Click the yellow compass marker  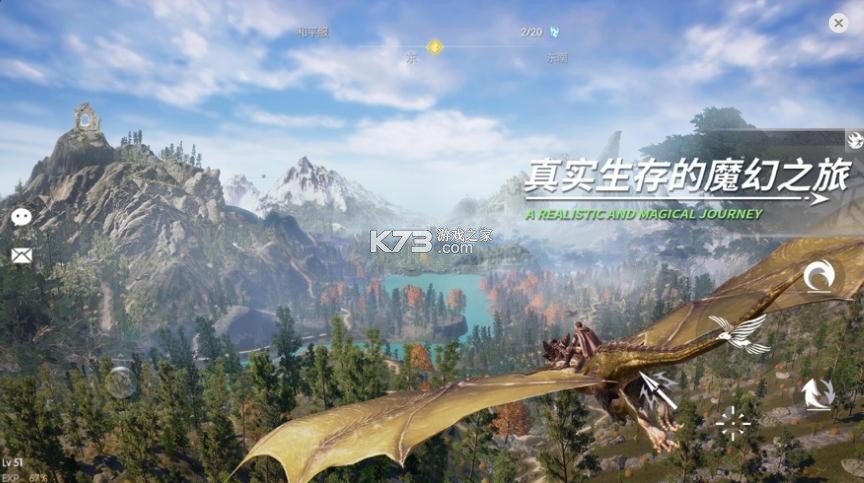click(434, 46)
